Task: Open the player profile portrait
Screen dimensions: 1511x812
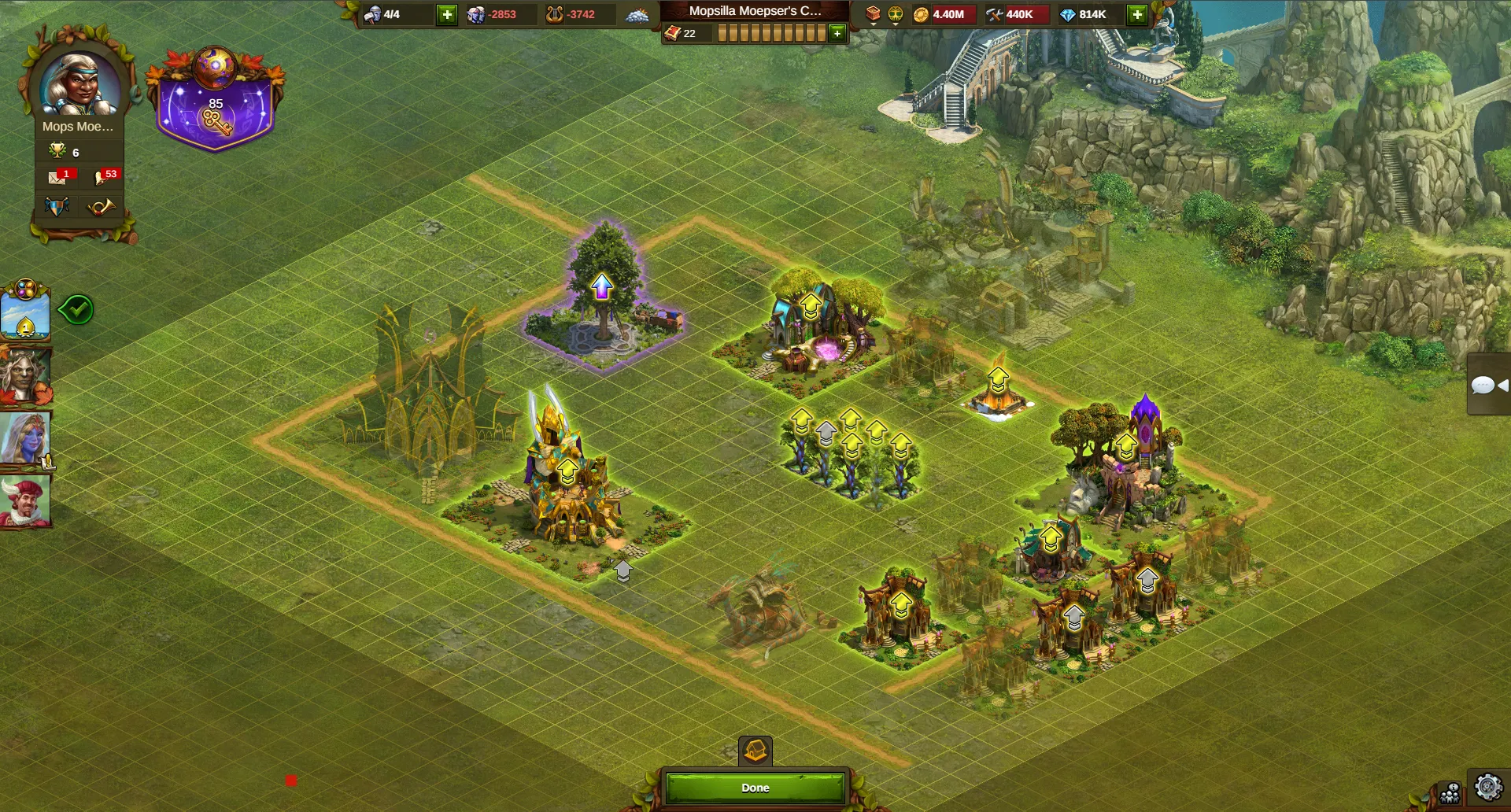Action: click(x=79, y=83)
